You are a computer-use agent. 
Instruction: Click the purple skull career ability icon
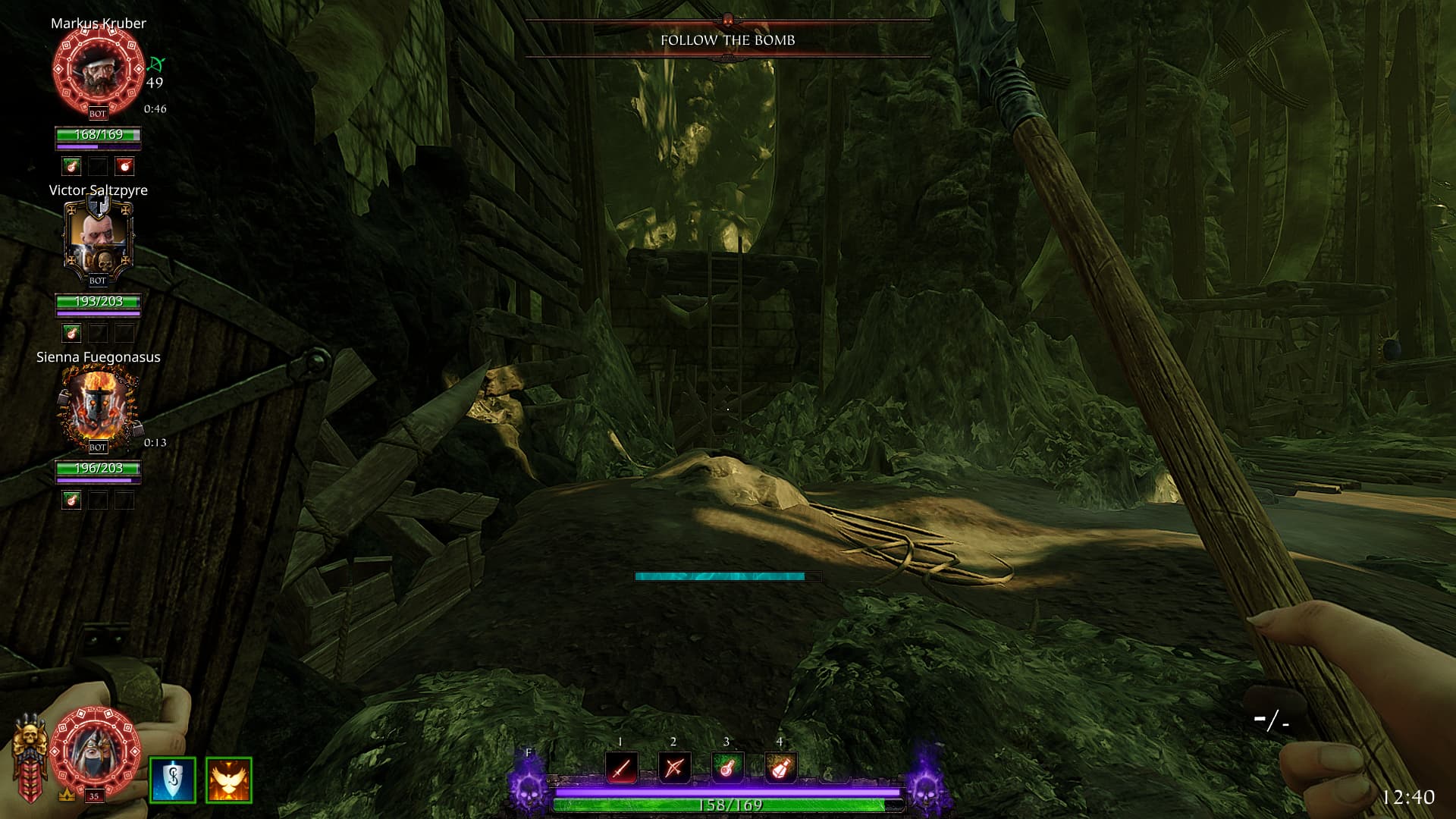pos(529,789)
